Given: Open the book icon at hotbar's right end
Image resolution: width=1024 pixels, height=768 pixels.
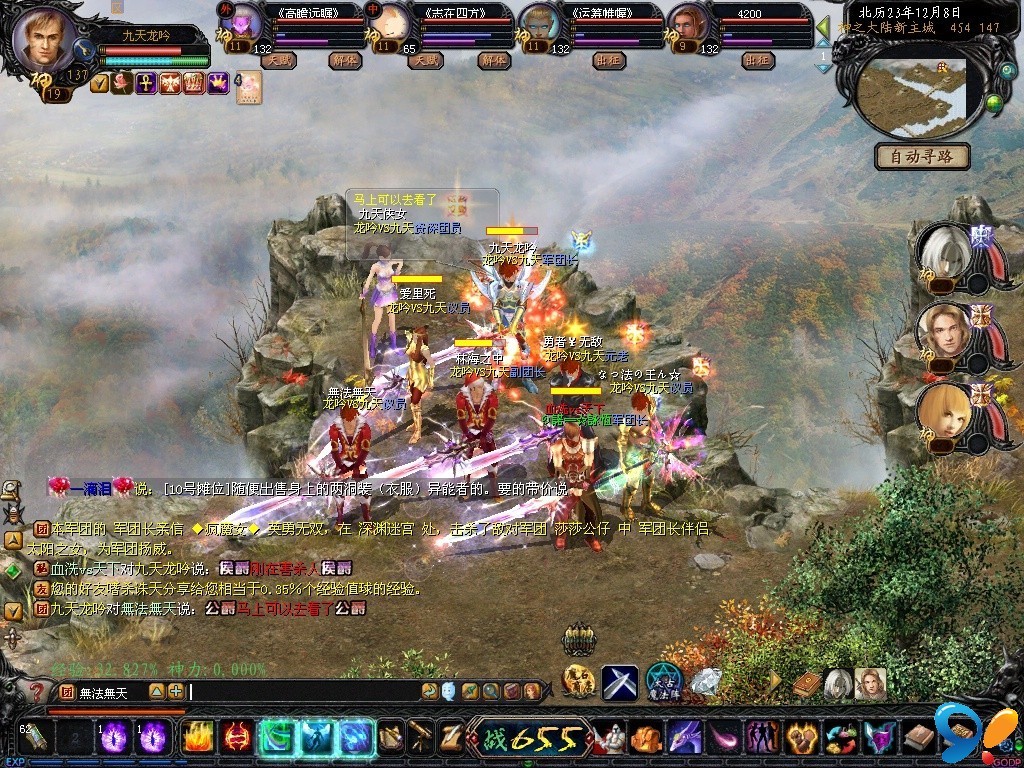Looking at the screenshot, I should 918,738.
